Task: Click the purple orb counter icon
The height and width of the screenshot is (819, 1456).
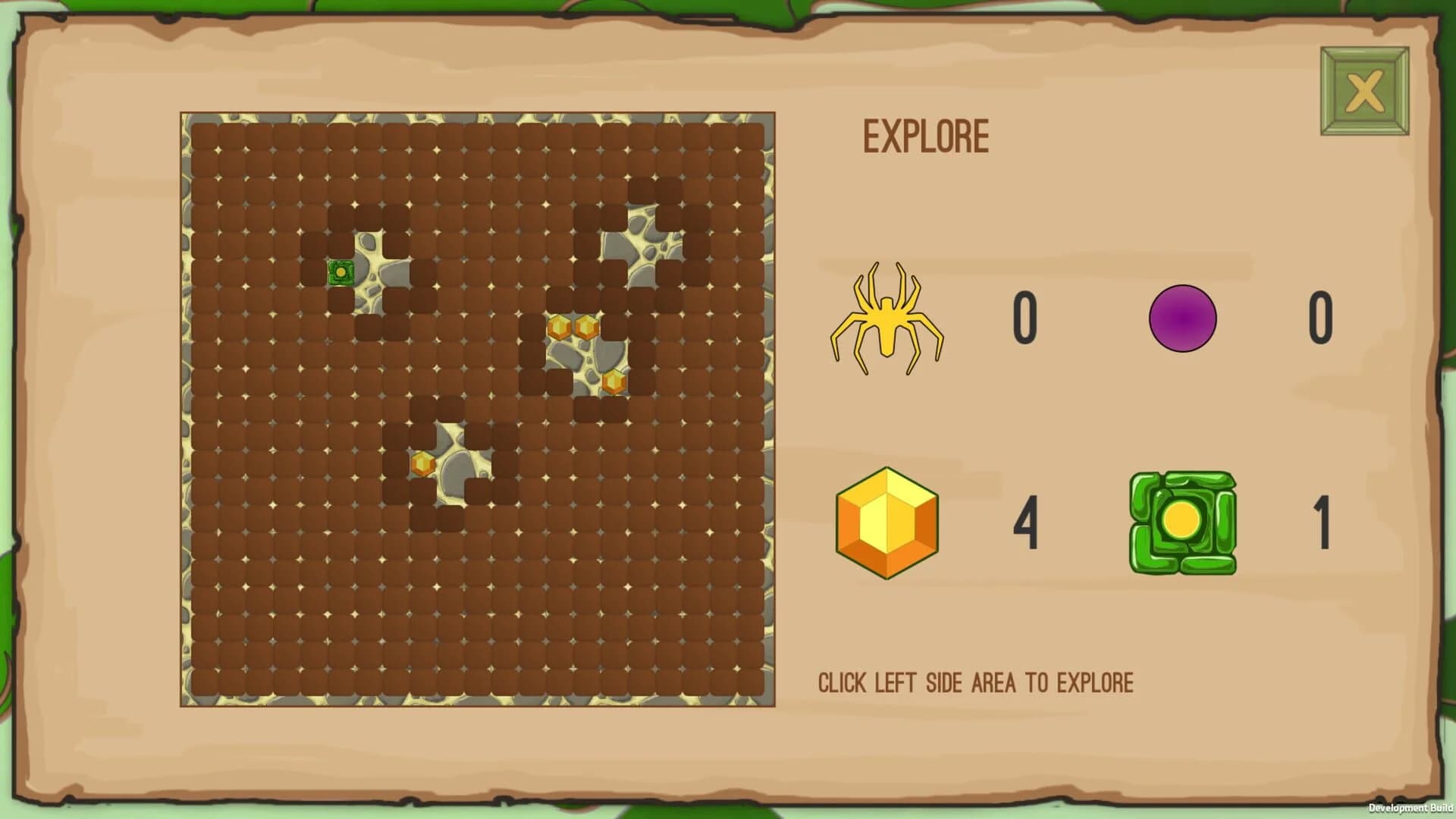Action: (x=1181, y=318)
